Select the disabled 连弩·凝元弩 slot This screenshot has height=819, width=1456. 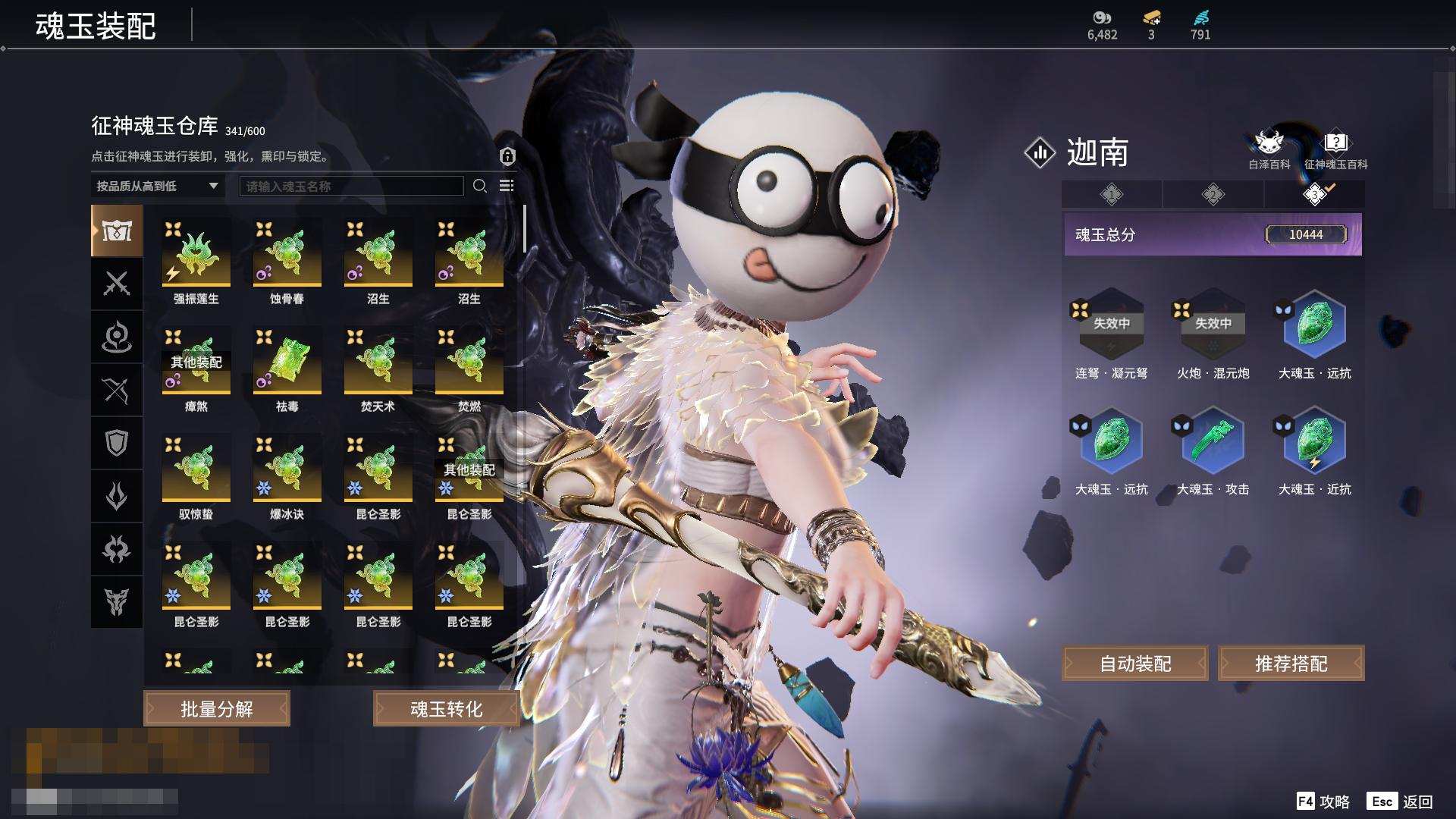pos(1111,326)
